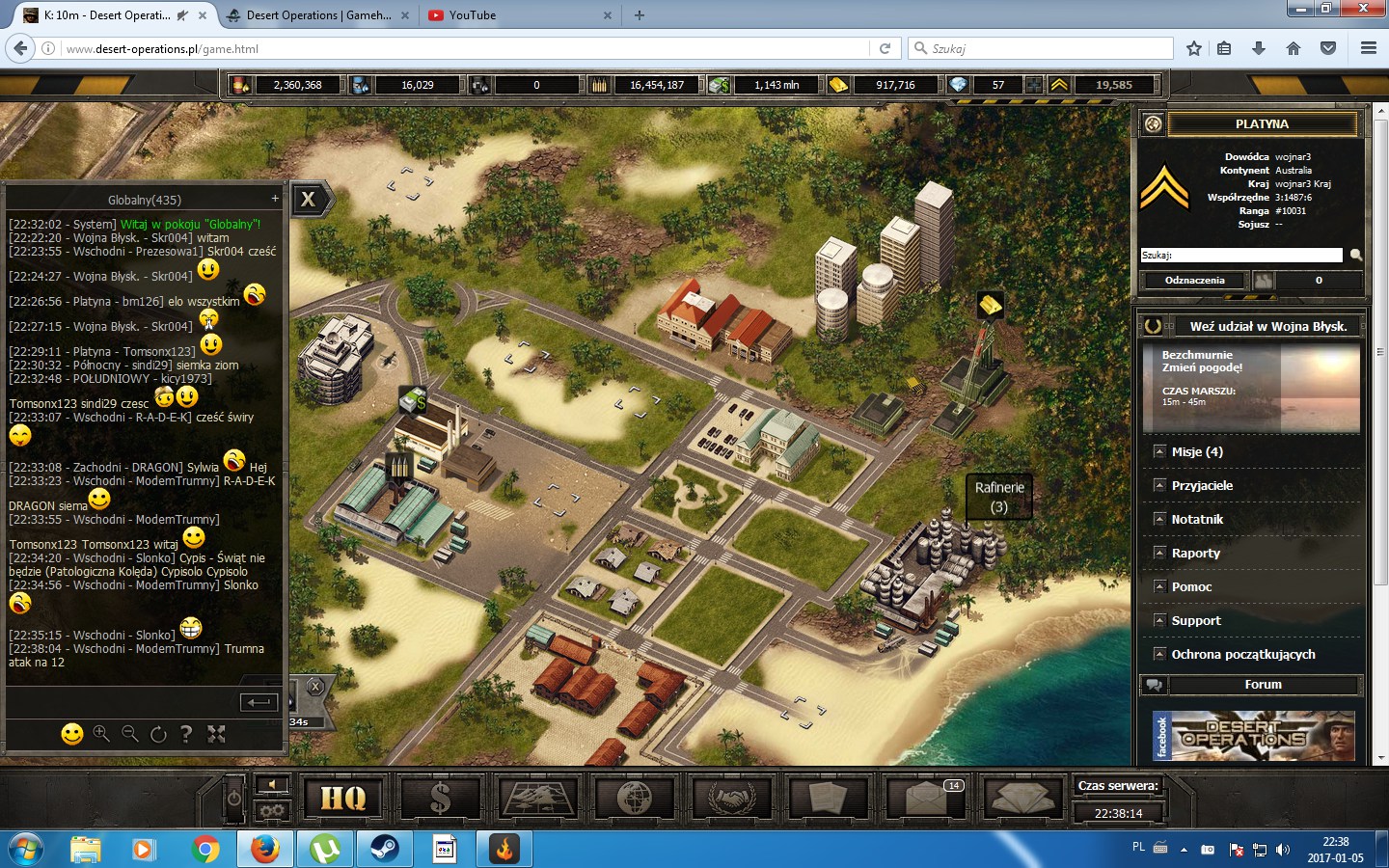Send chat message with the enter arrow button
The height and width of the screenshot is (868, 1389).
[x=258, y=702]
